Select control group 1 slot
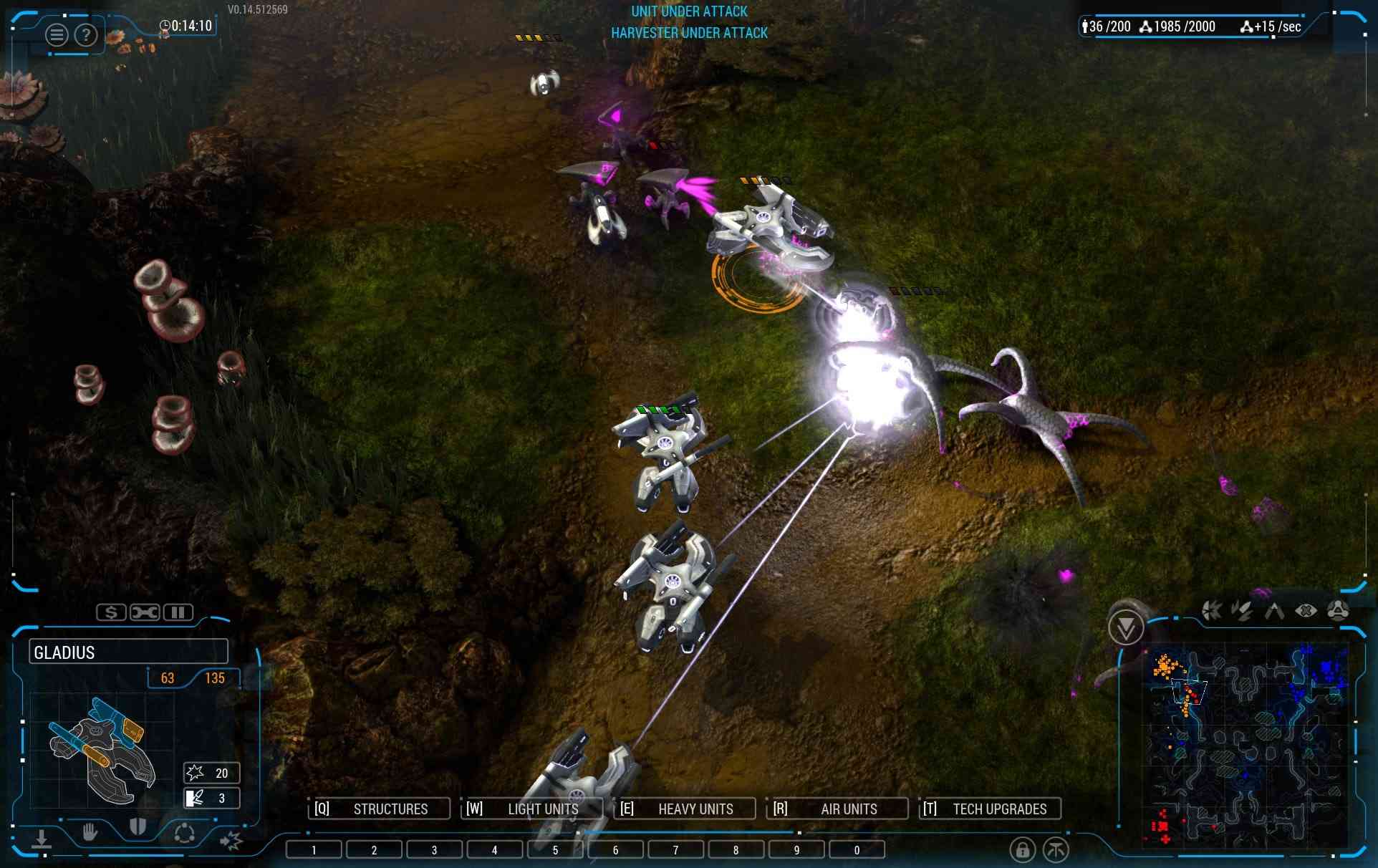Viewport: 1378px width, 868px height. [x=314, y=850]
